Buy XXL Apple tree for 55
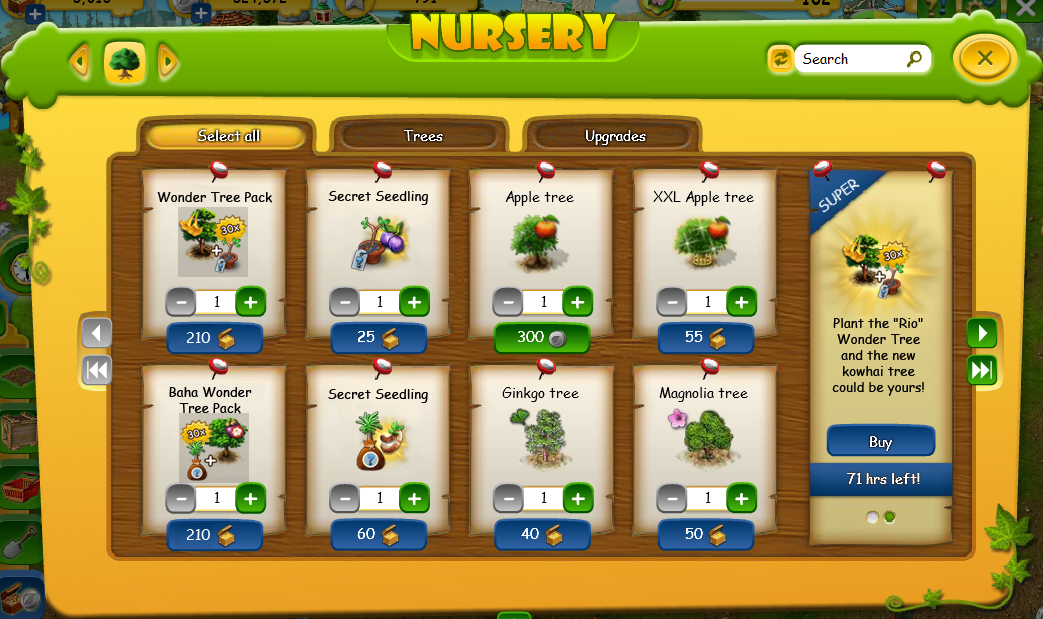1043x619 pixels. coord(705,338)
